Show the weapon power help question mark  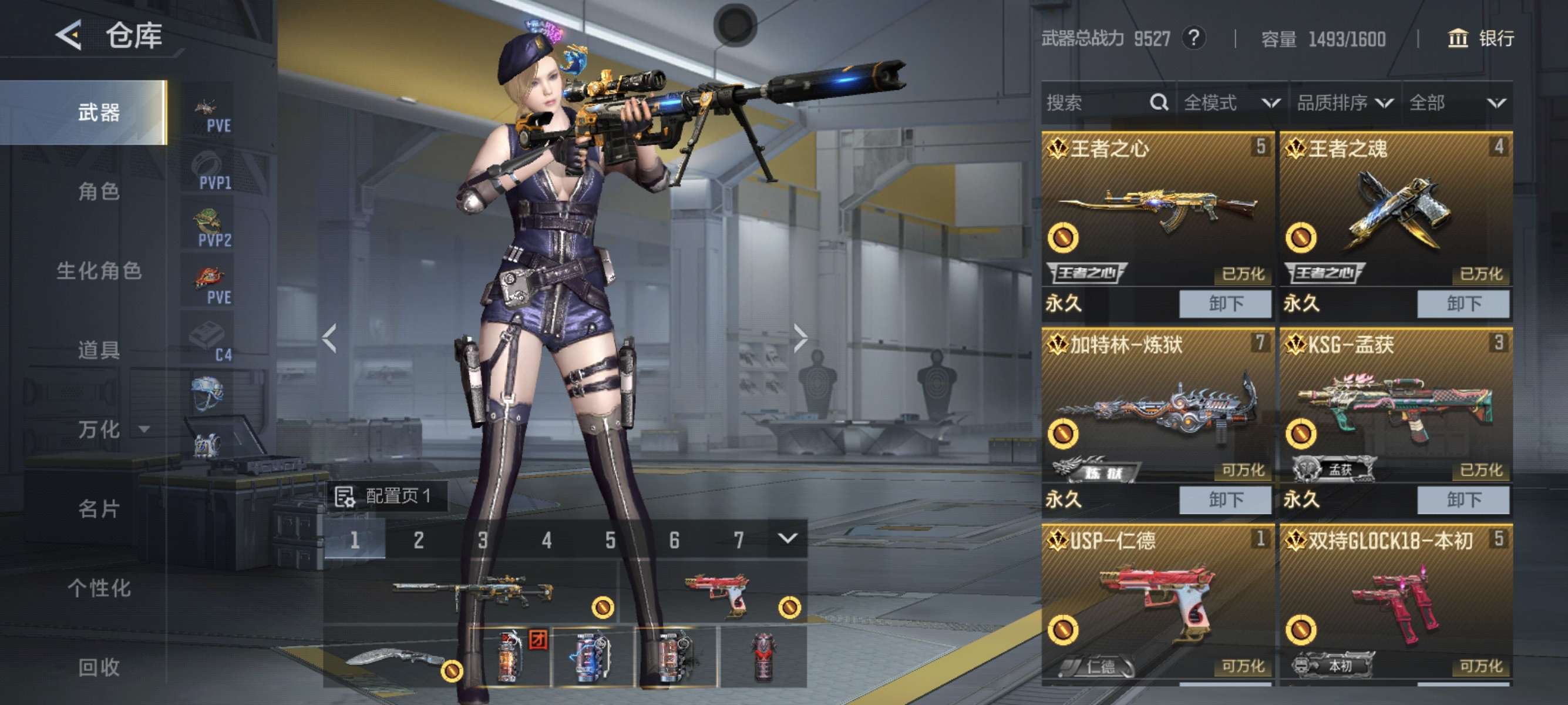click(1193, 38)
